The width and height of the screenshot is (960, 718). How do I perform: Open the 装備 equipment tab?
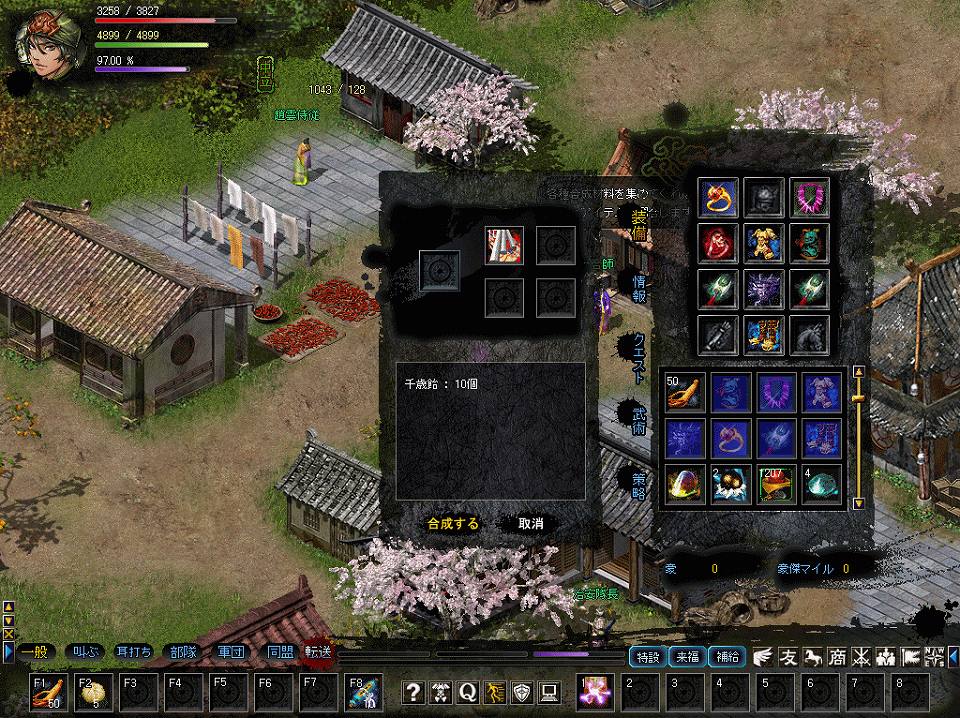639,229
